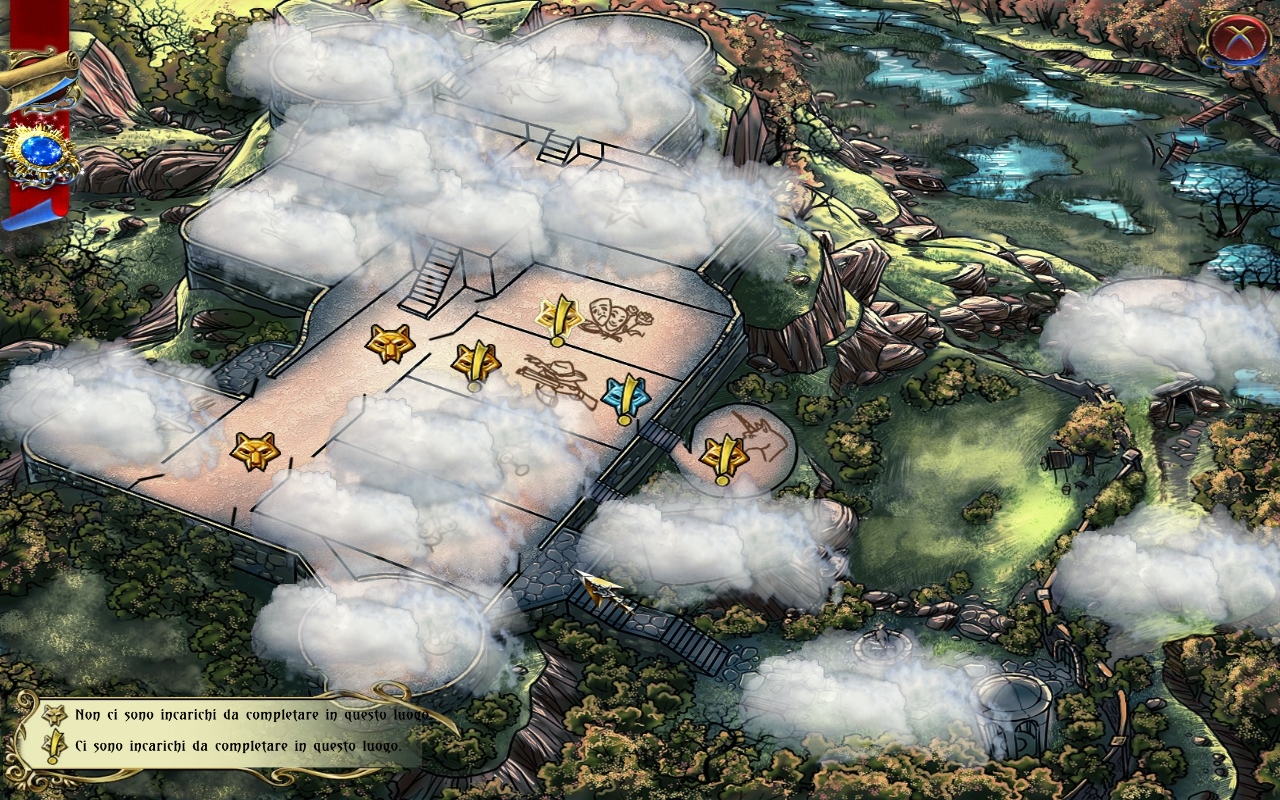Choose the blue fox exclamation marker
This screenshot has height=800, width=1280.
626,397
